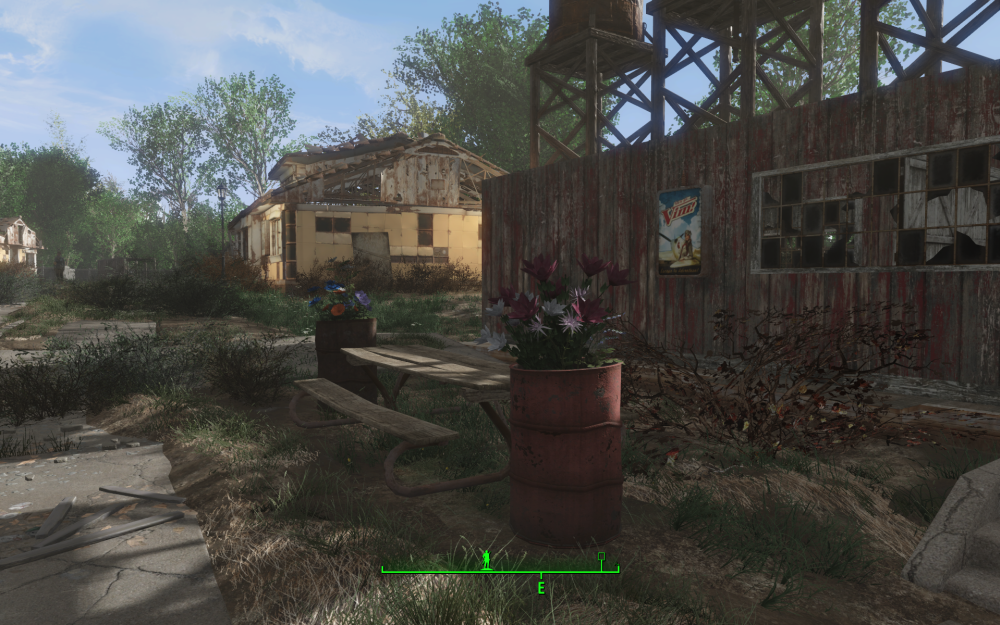The image size is (1000, 625).
Task: Click the green figure marker on the compass
Action: point(487,558)
